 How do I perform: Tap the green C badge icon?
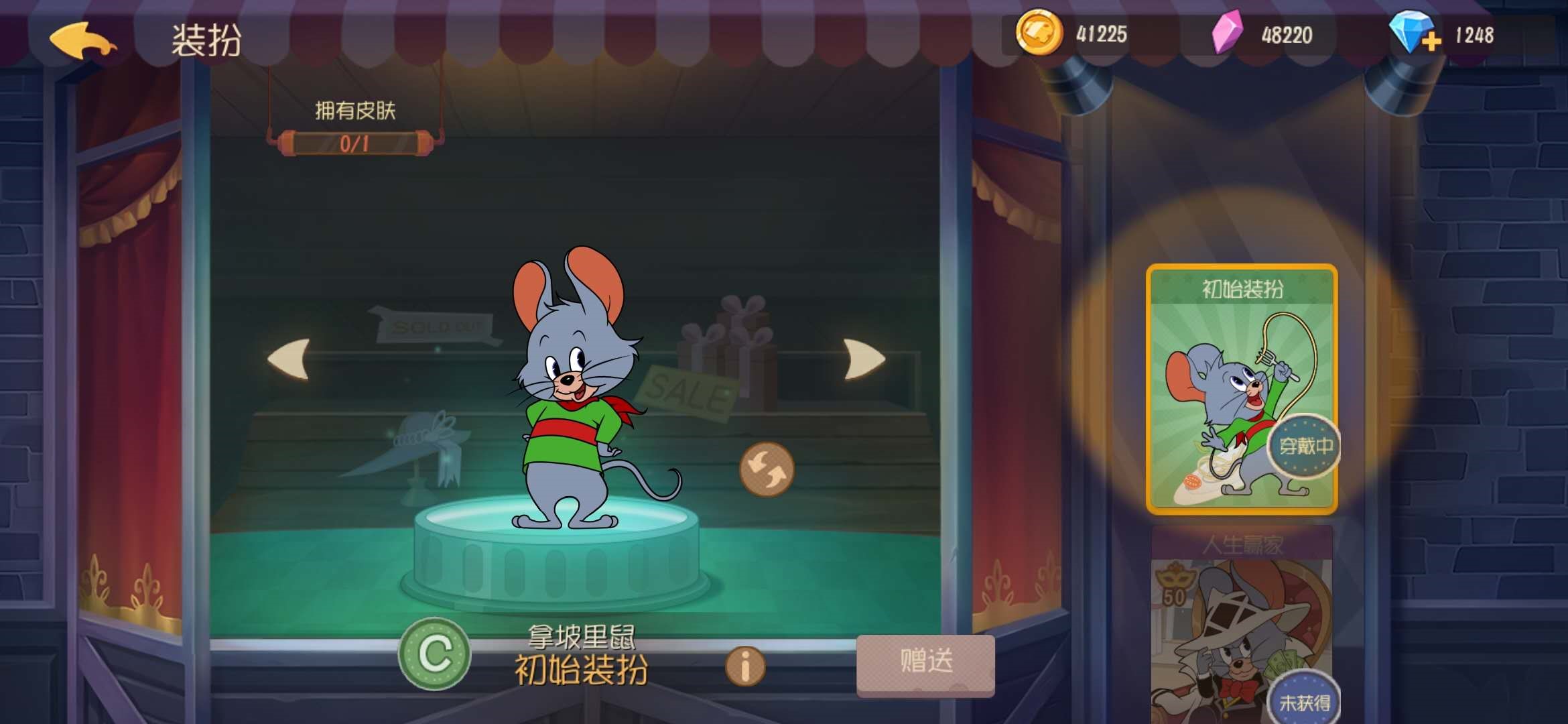434,654
